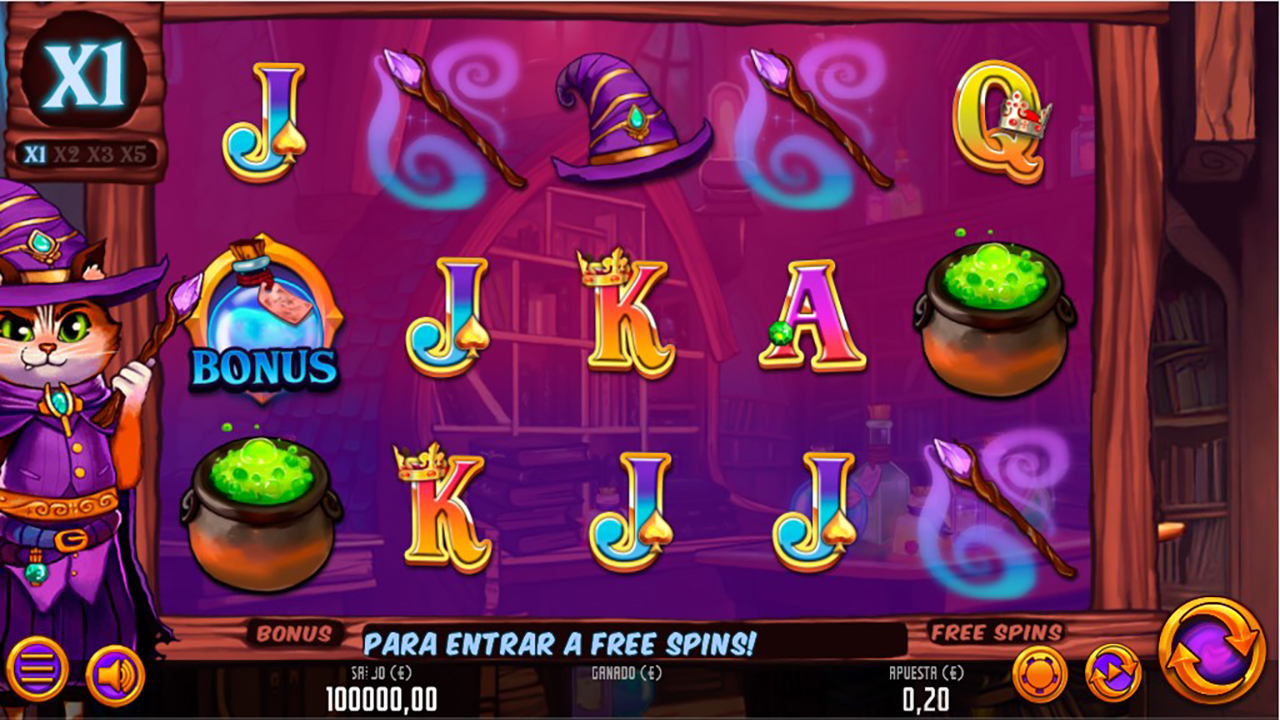This screenshot has height=720, width=1280.
Task: Click the BONUS label on the bottom bar
Action: [x=296, y=634]
